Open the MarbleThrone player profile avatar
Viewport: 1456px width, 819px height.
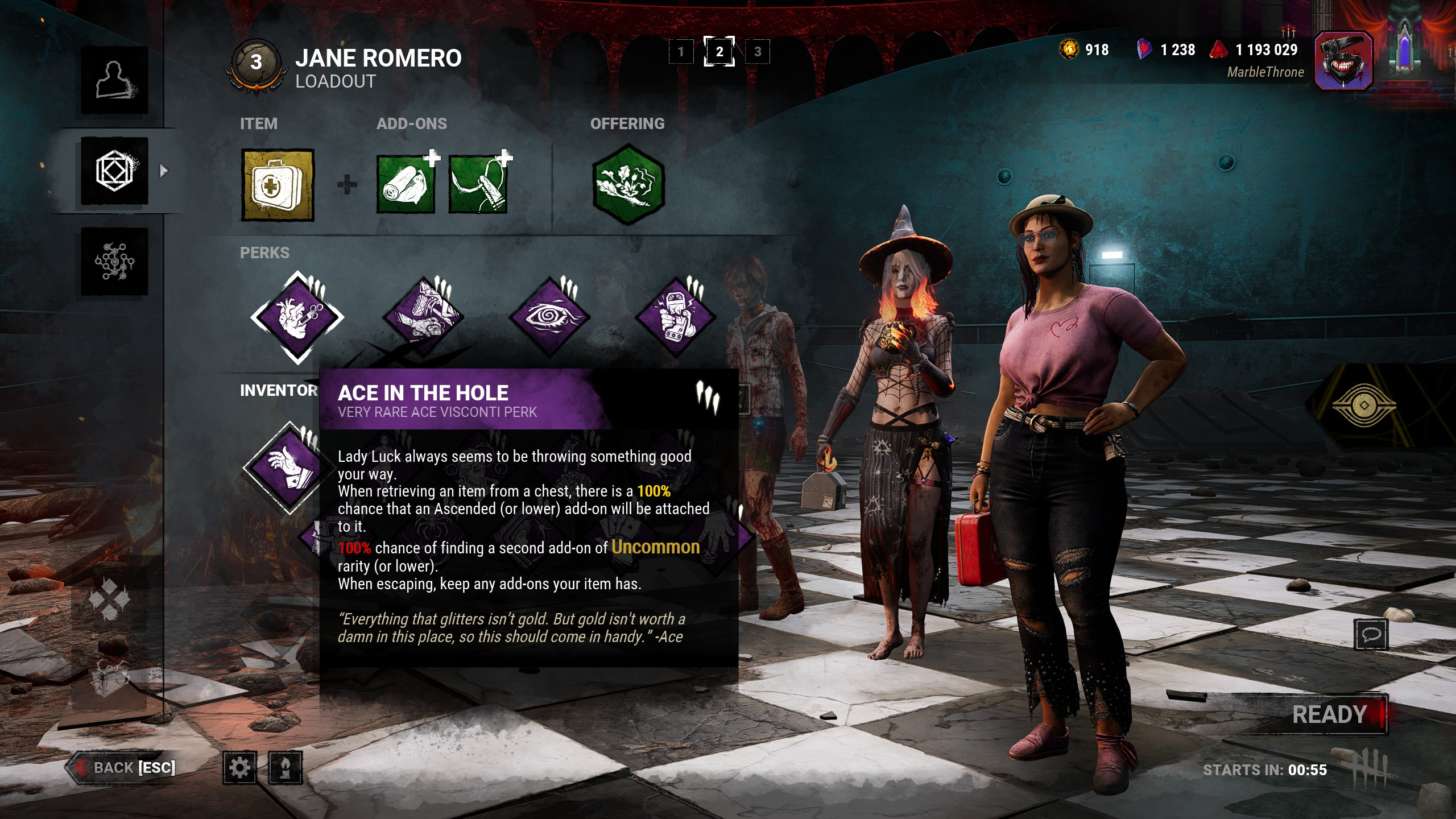pyautogui.click(x=1344, y=61)
